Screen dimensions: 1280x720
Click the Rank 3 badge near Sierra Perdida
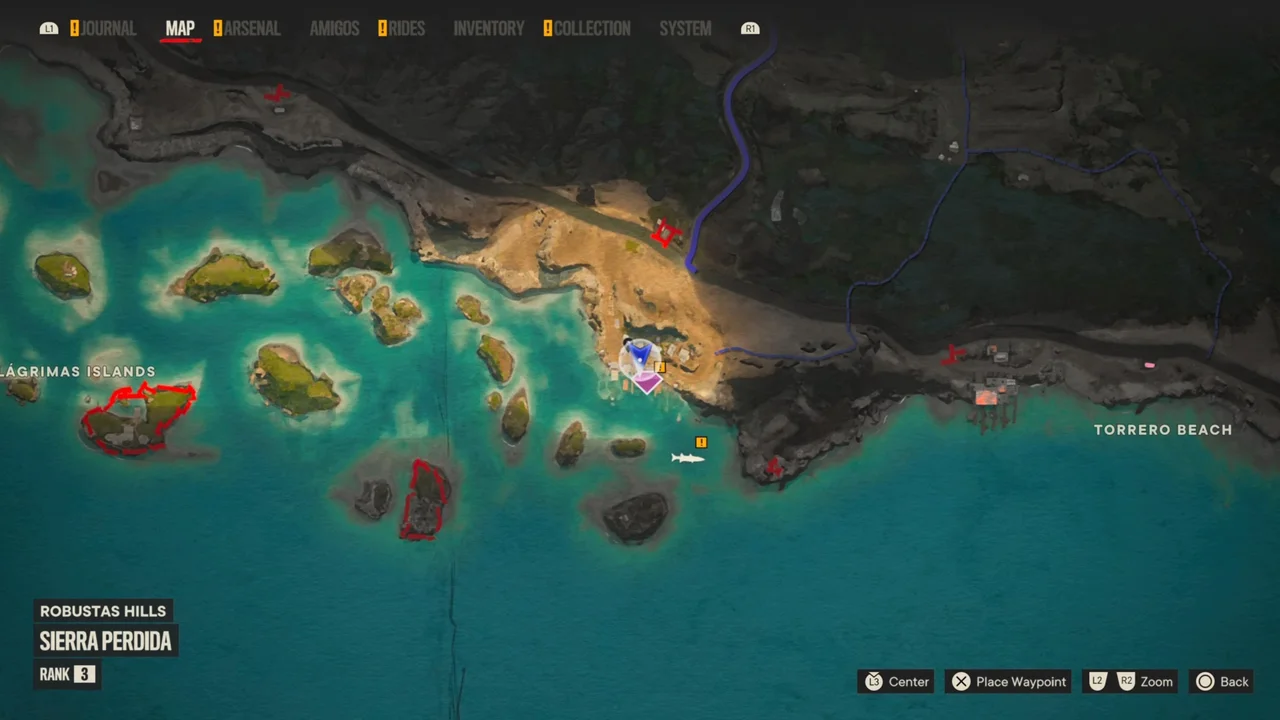pos(67,674)
